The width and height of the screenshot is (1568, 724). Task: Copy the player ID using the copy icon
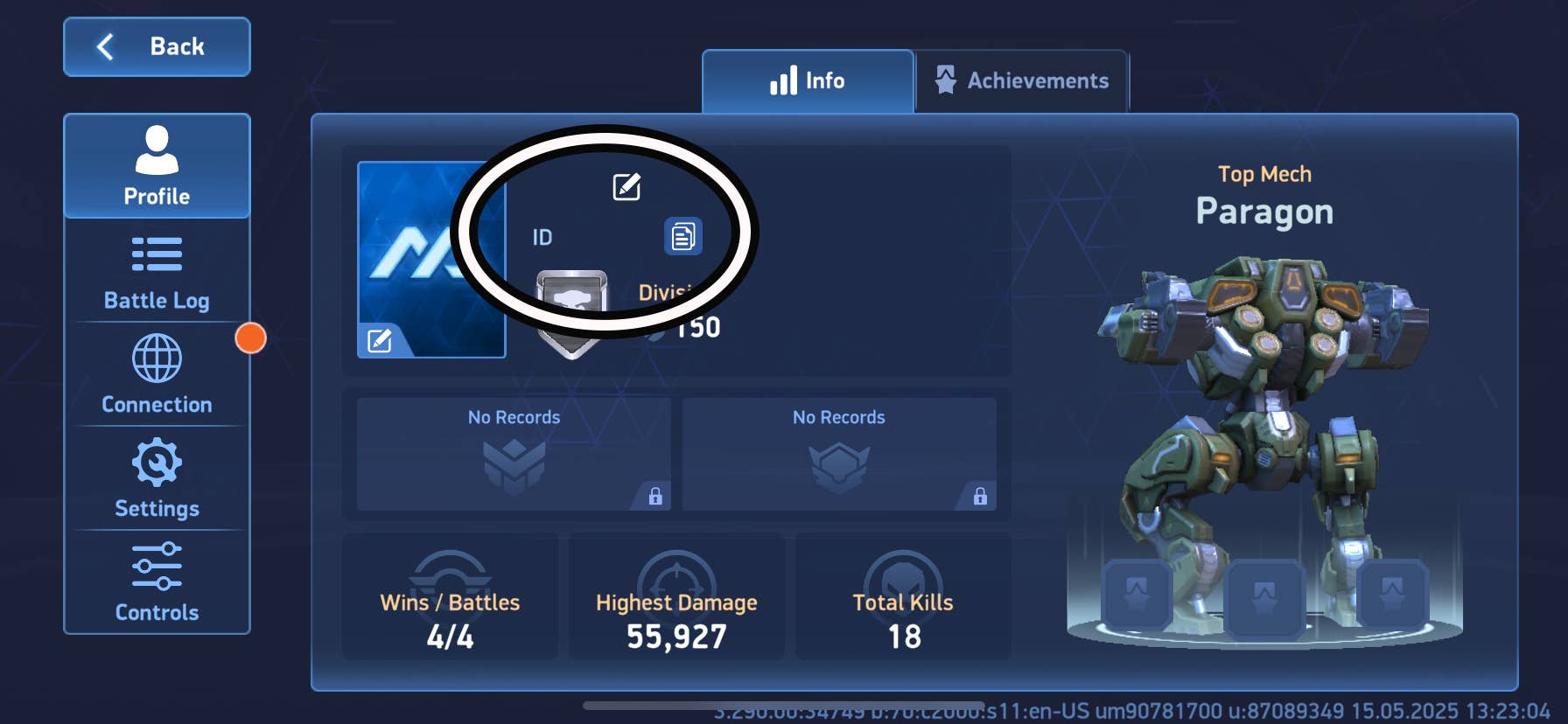(x=685, y=235)
